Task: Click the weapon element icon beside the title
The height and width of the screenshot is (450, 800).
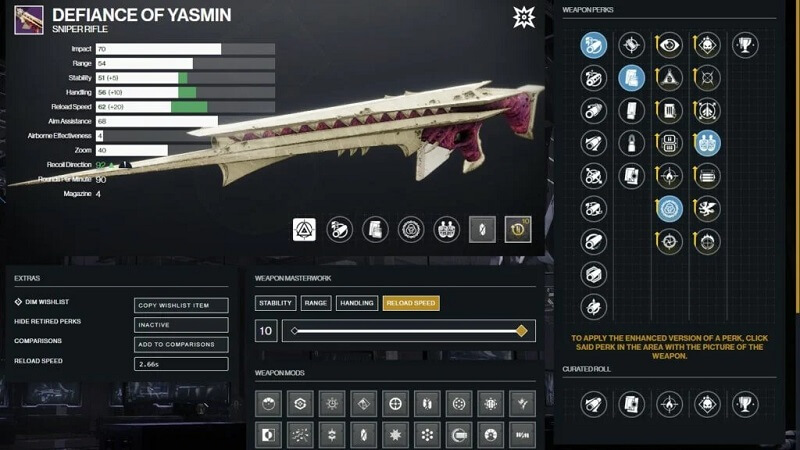Action: click(524, 17)
